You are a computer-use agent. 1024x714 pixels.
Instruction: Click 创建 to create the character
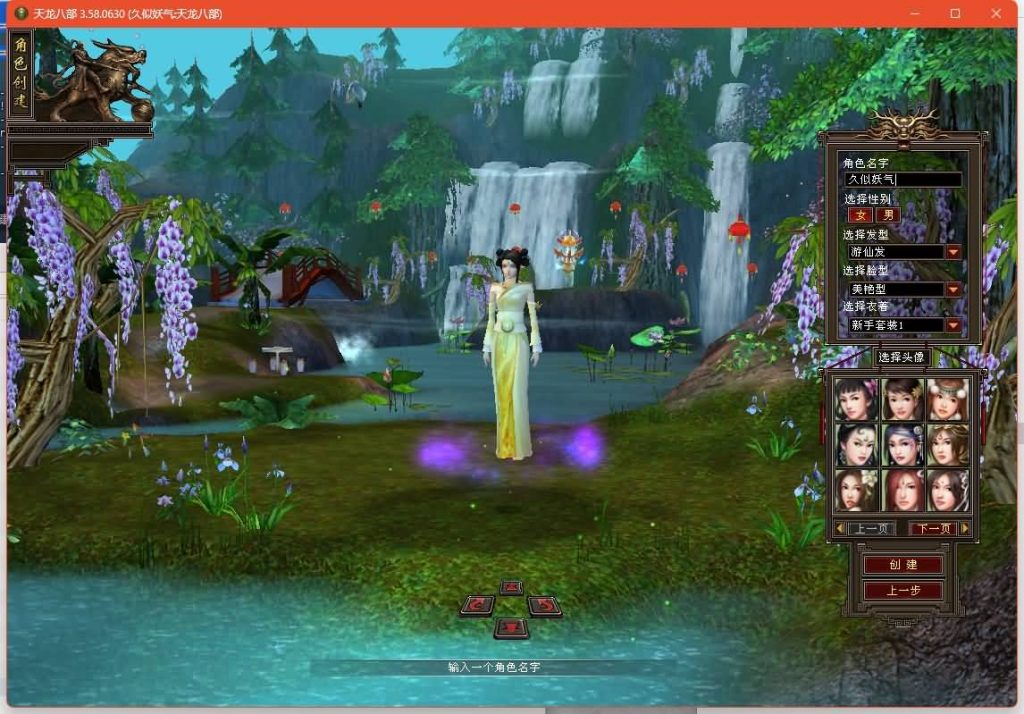902,565
